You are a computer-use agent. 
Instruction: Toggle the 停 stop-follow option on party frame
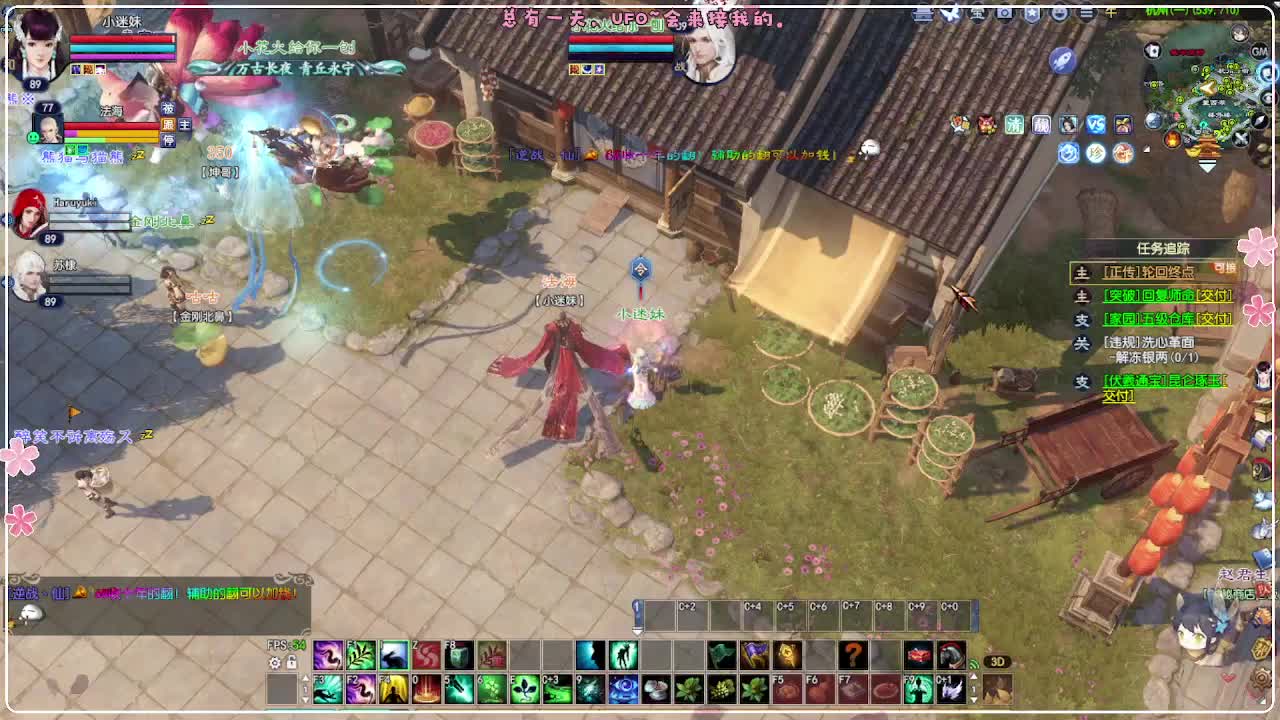(x=168, y=139)
